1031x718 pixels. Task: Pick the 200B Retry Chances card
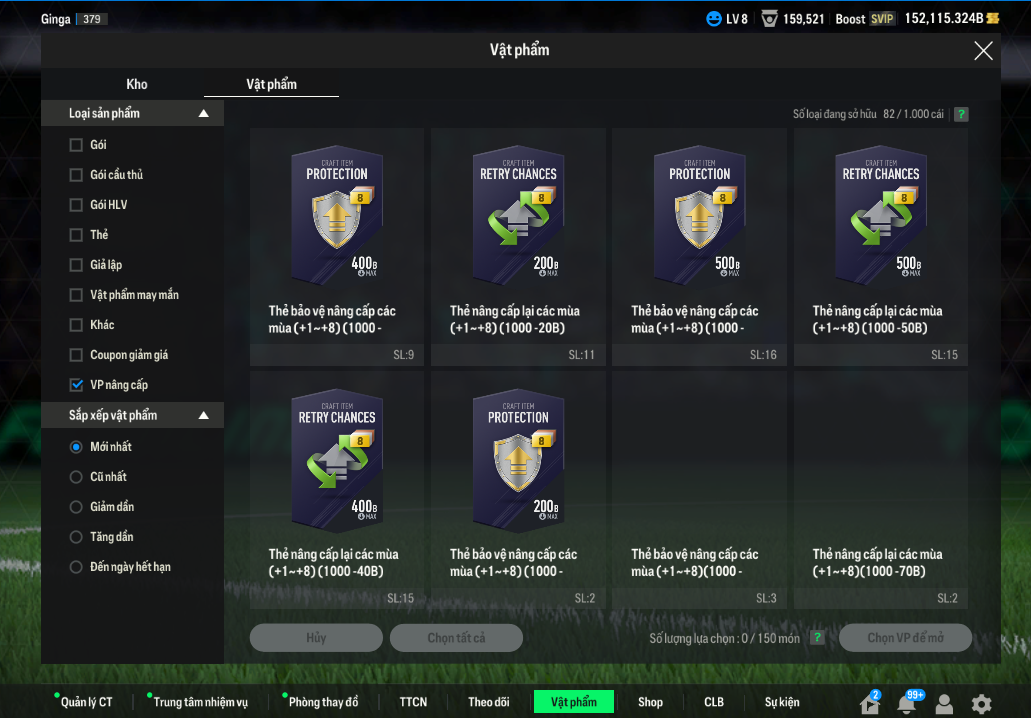tap(518, 215)
